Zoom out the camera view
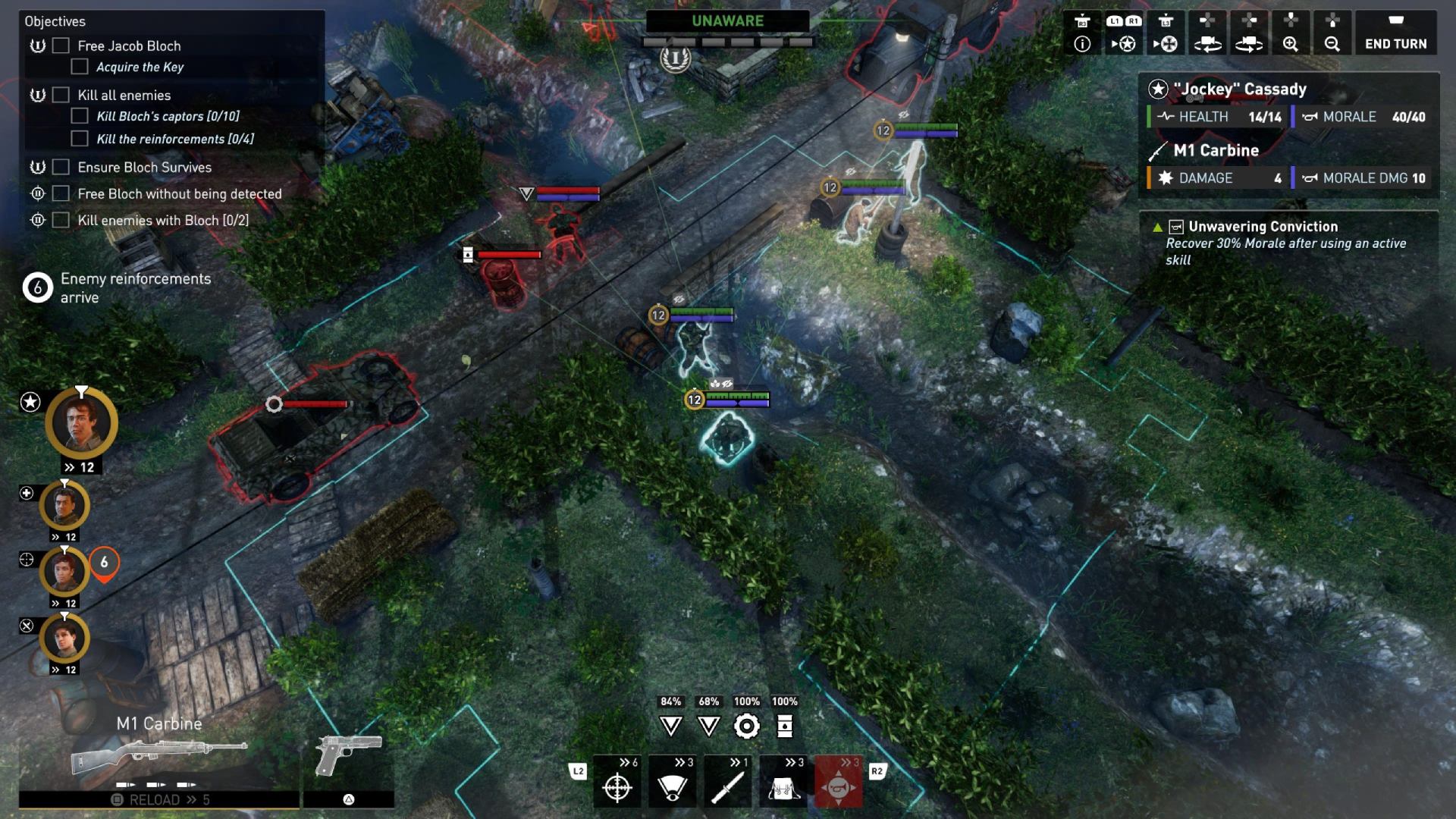 pyautogui.click(x=1332, y=35)
